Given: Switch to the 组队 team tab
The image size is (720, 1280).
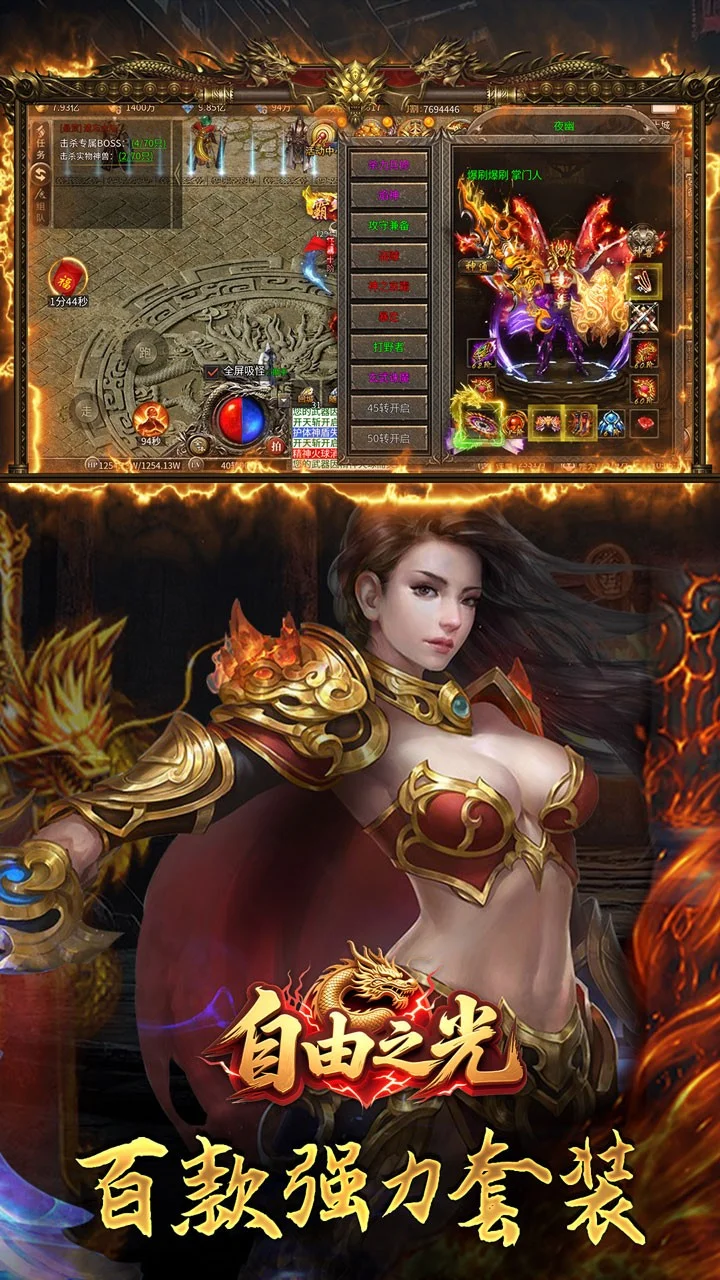Looking at the screenshot, I should point(40,211).
